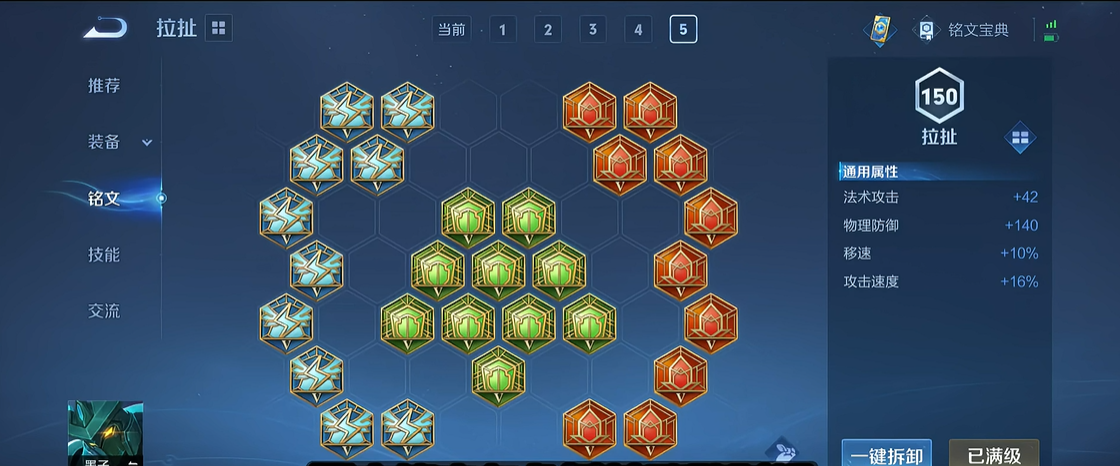This screenshot has width=1120, height=466.
Task: Open the 铭文宝典 rune codex
Action: 965,30
